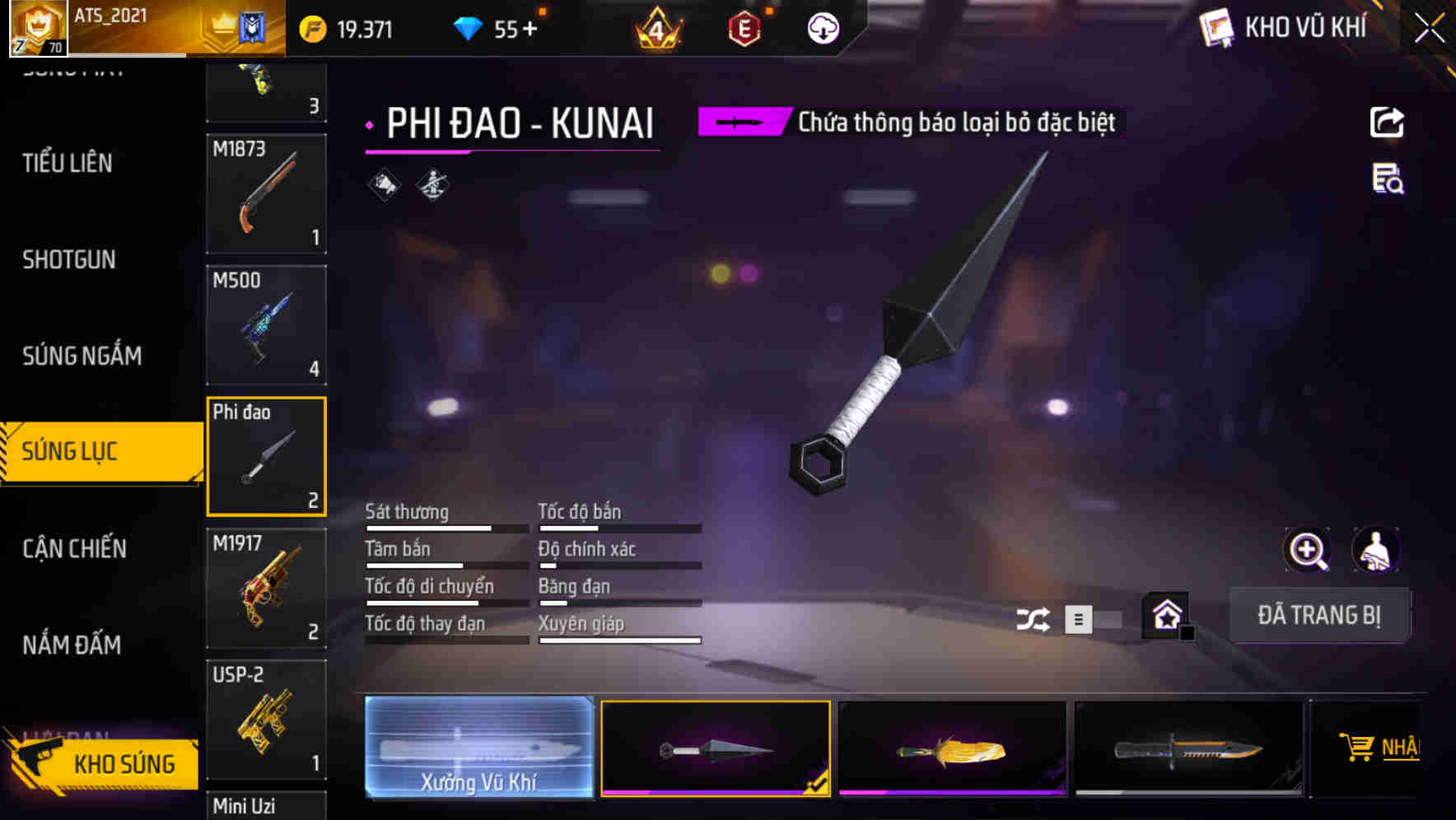Click the soldier badge icon next to the megaphone
The image size is (1456, 820).
[431, 183]
